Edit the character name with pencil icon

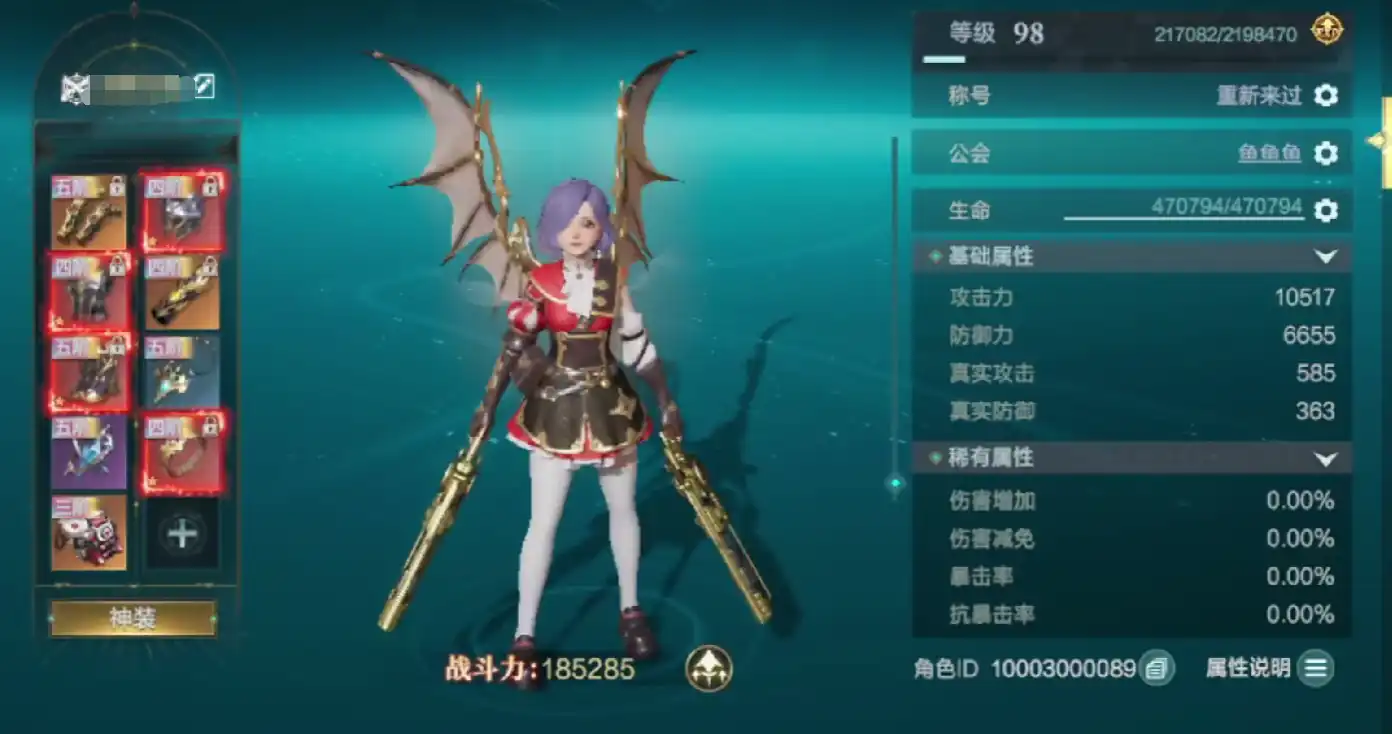[204, 87]
